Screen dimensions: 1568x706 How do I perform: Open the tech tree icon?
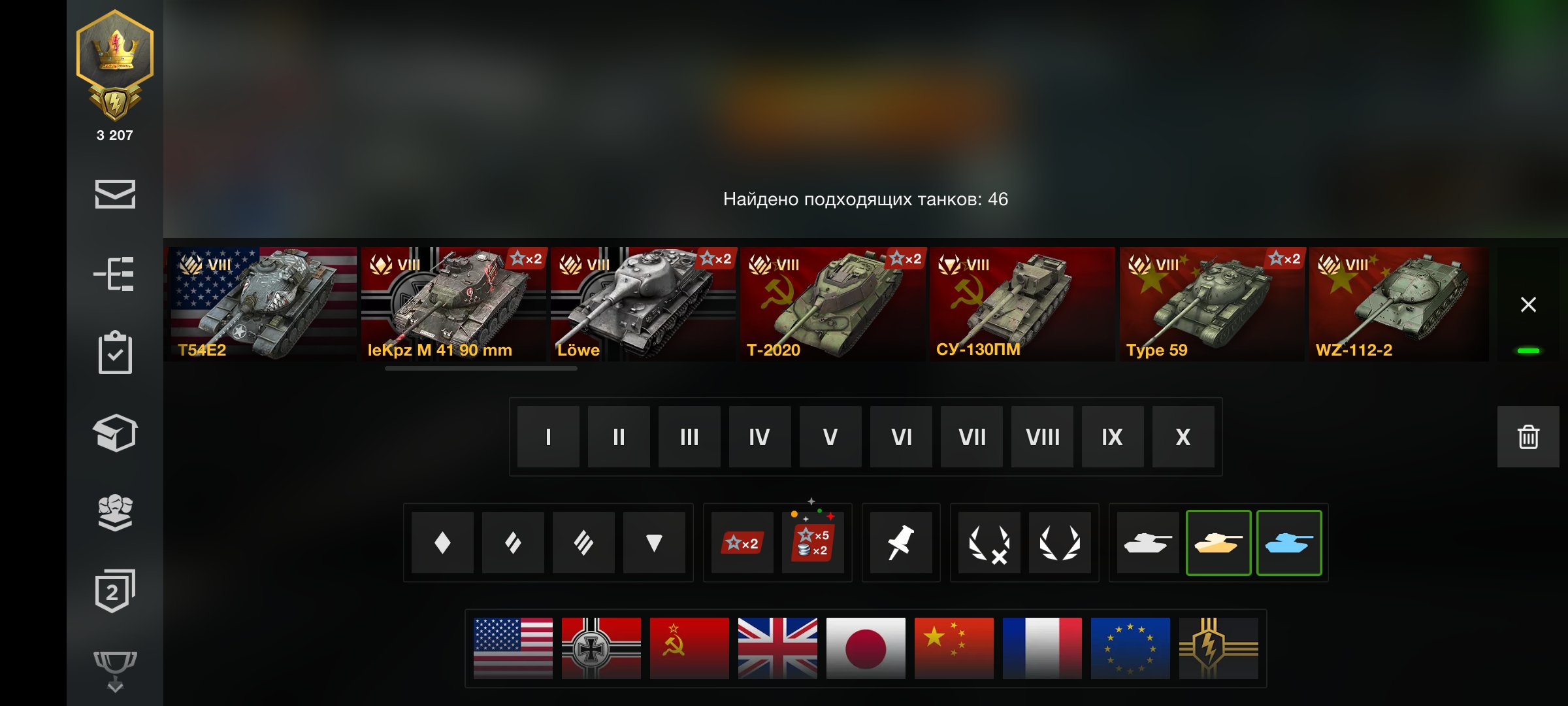(x=115, y=273)
